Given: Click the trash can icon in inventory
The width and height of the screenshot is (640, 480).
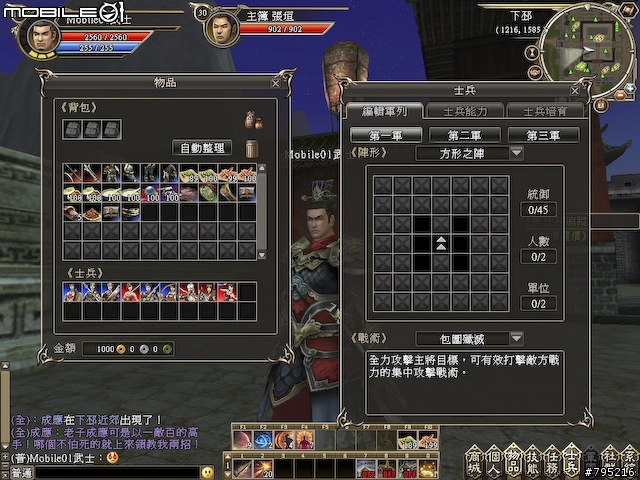Looking at the screenshot, I should 252,148.
